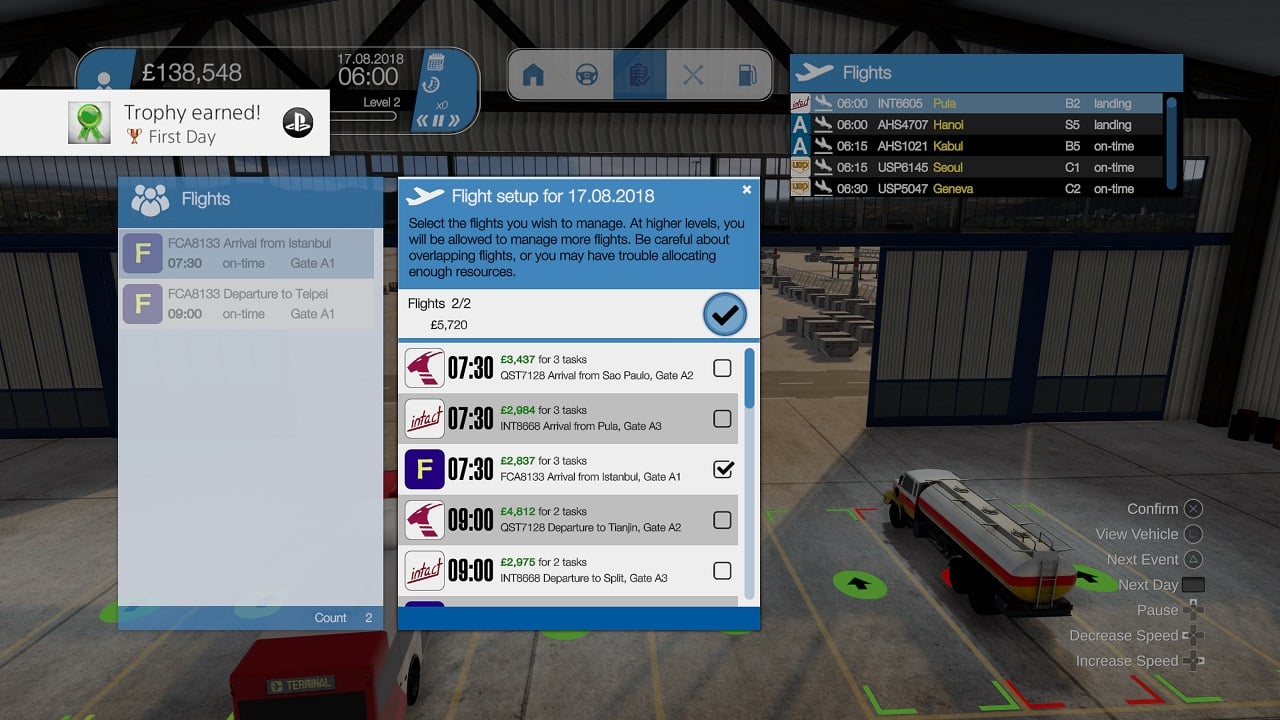1280x720 pixels.
Task: Tick the QST7128 Departure to Tianjin checkbox
Action: tap(722, 520)
